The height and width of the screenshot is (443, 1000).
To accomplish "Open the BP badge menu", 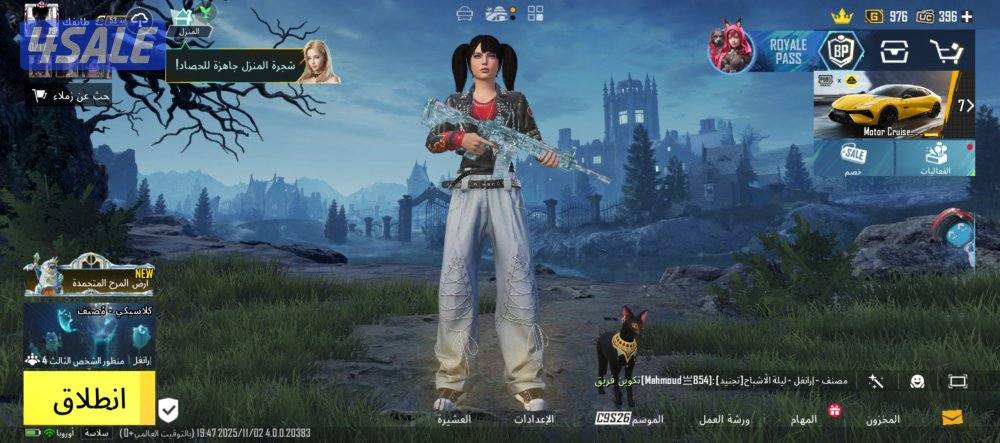I will tap(840, 50).
